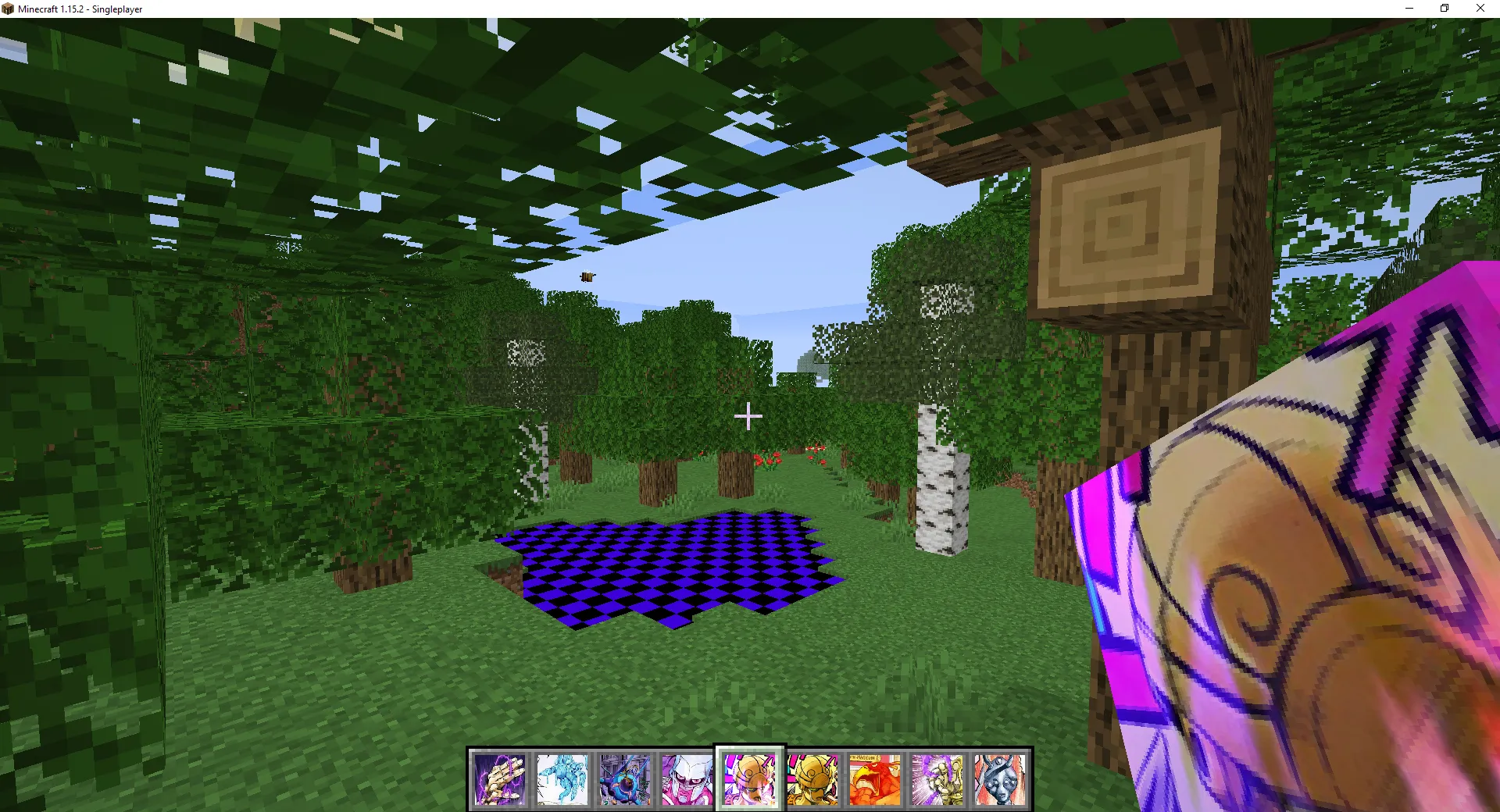This screenshot has width=1500, height=812.
Task: Click the flying bee in the sky
Action: 587,276
